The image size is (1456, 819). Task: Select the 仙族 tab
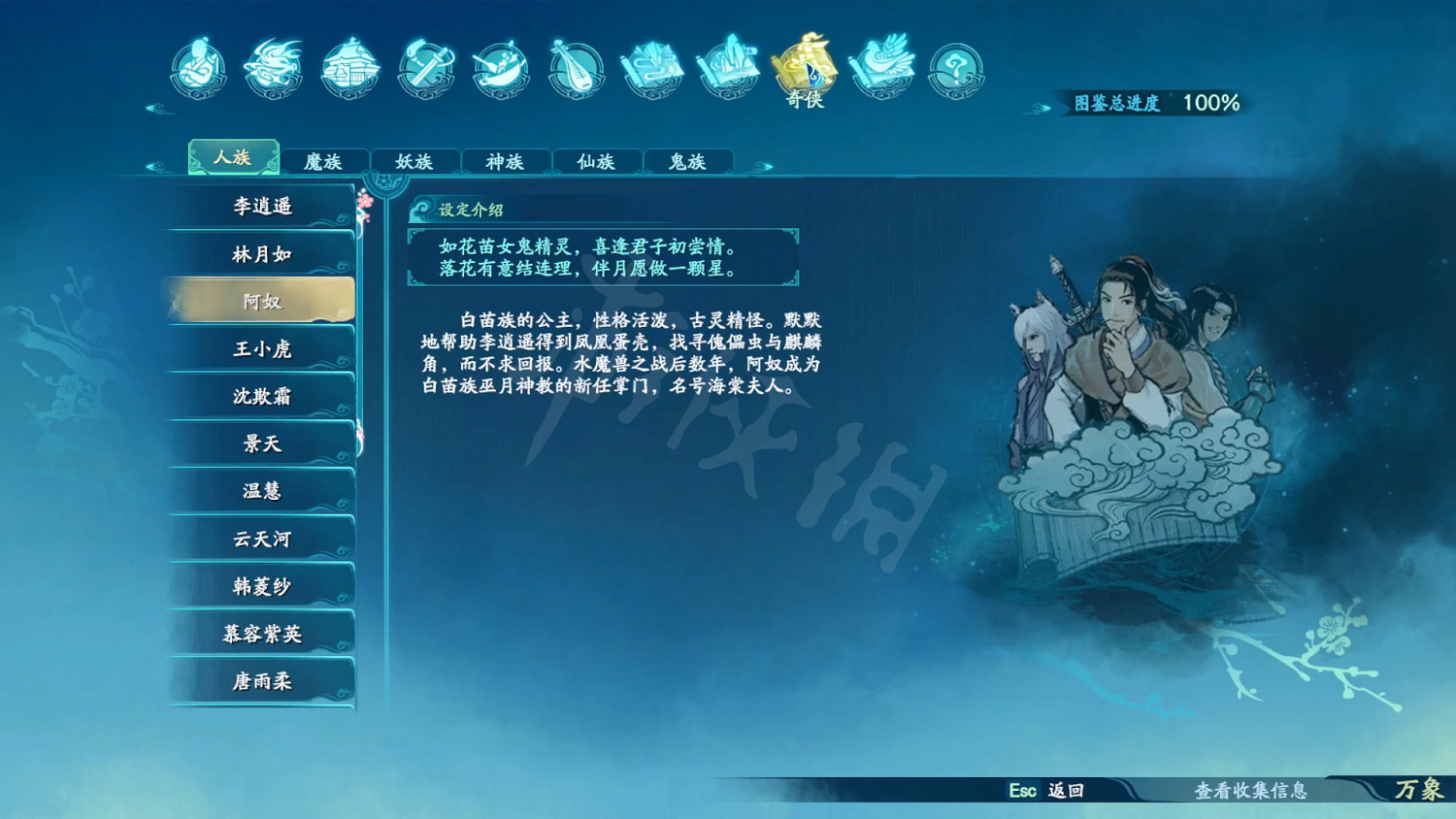click(596, 161)
